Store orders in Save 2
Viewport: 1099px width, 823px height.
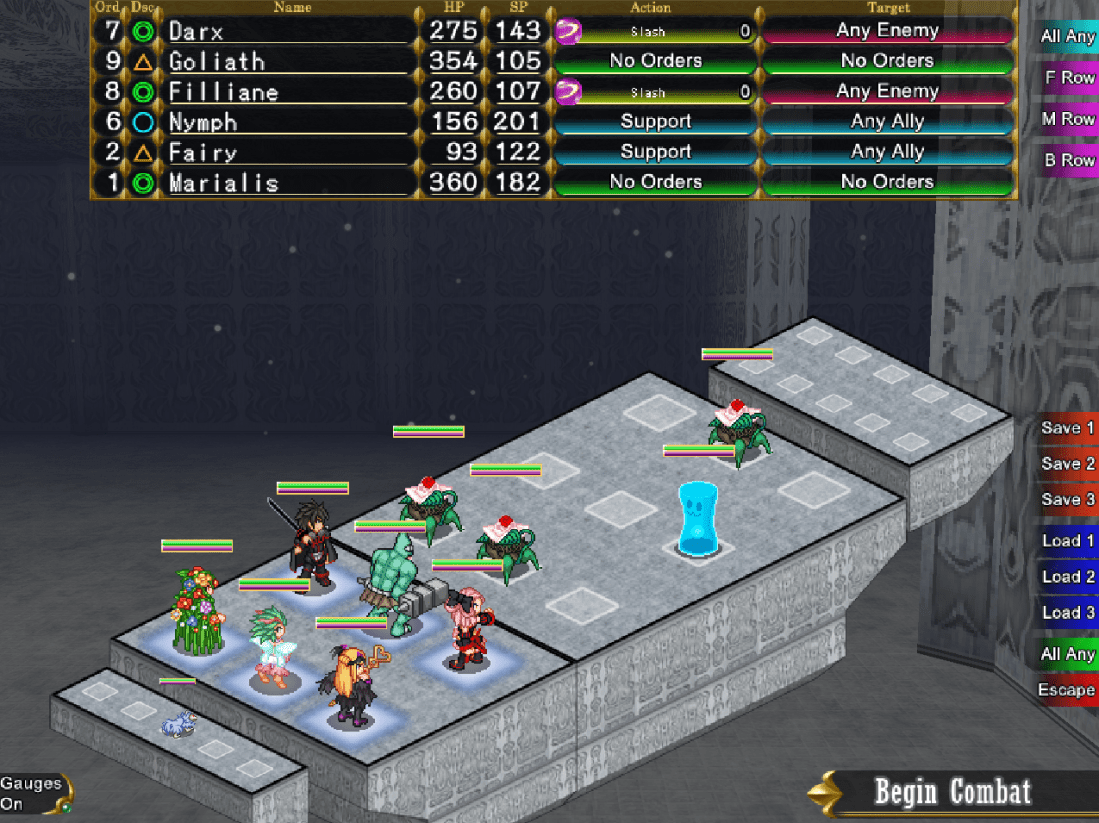coord(1067,464)
